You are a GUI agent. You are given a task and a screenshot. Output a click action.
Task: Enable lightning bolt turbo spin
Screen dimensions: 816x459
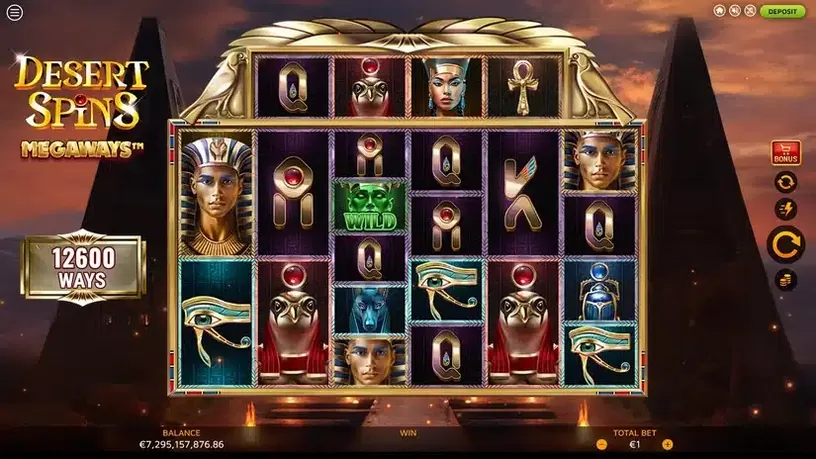point(785,209)
